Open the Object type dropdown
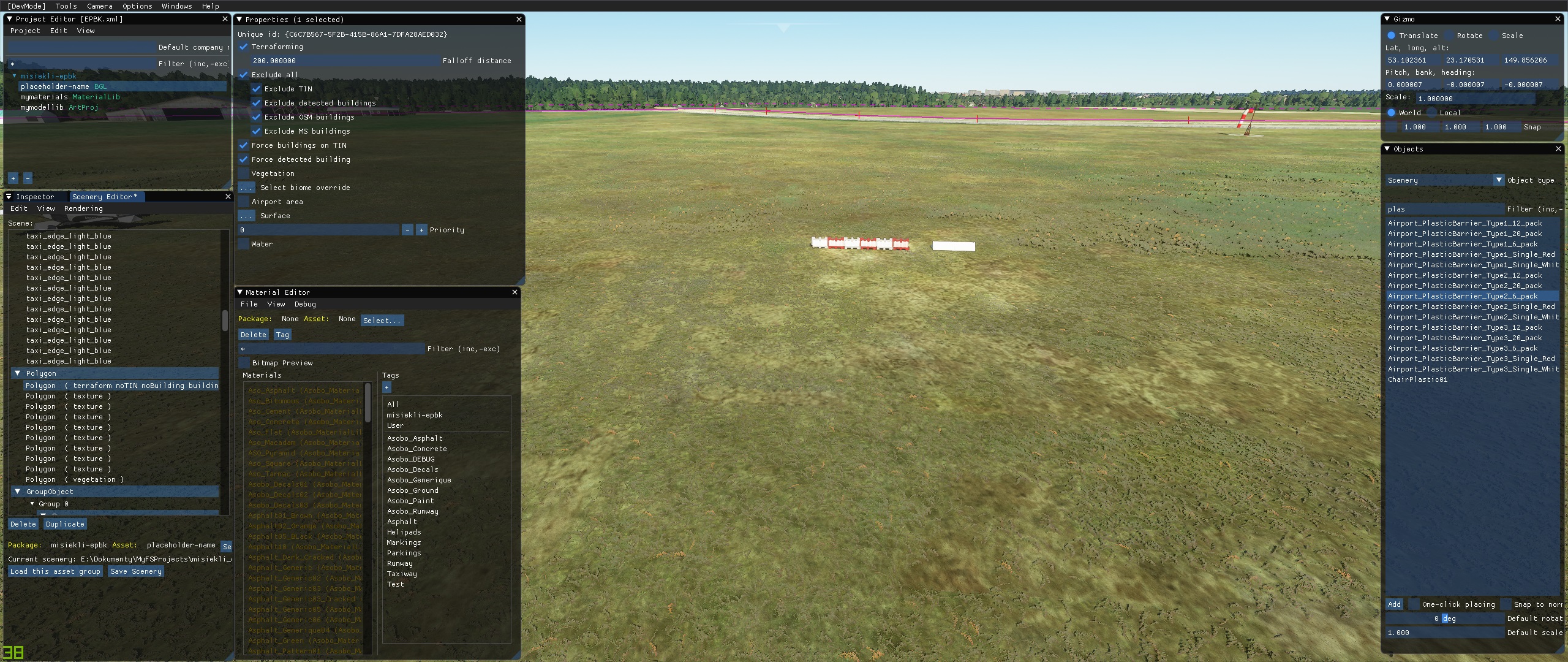The image size is (1568, 662). (1499, 180)
